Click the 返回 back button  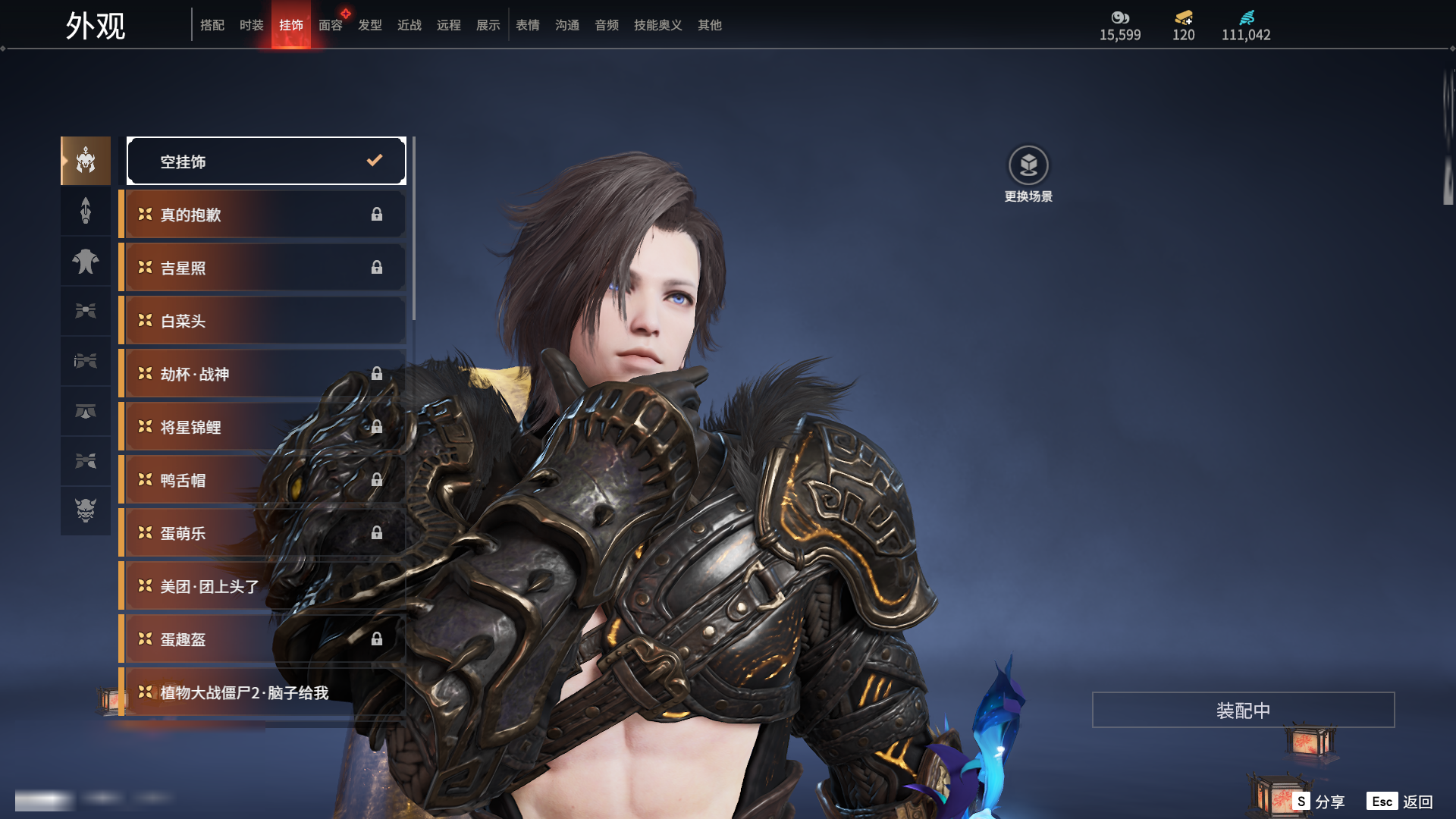1401,802
